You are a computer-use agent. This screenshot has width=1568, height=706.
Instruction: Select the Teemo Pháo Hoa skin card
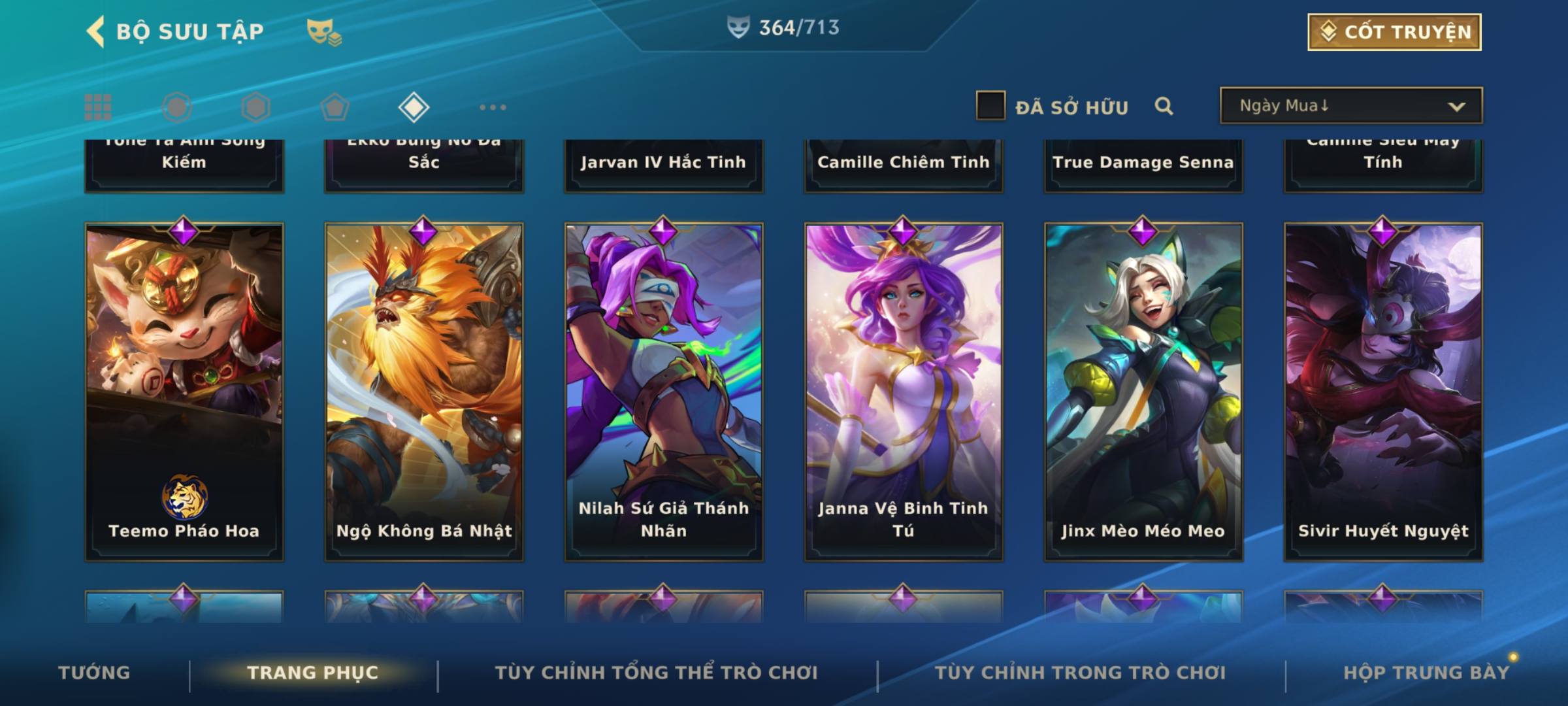tap(184, 392)
